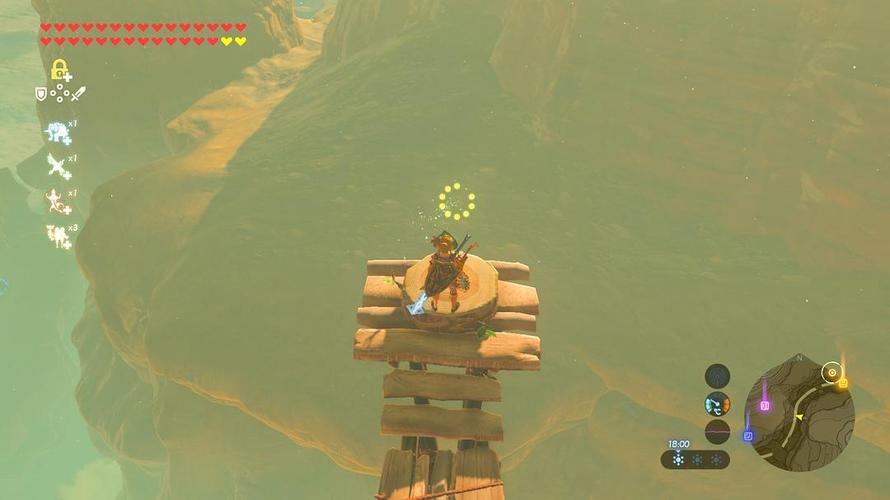Open the circular minimap

[800, 414]
